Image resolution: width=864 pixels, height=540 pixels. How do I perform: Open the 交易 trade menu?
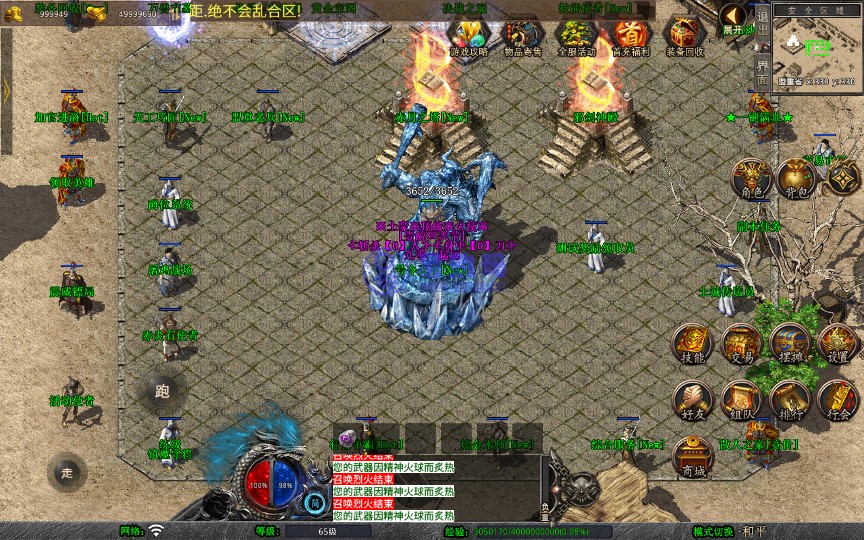(x=741, y=345)
